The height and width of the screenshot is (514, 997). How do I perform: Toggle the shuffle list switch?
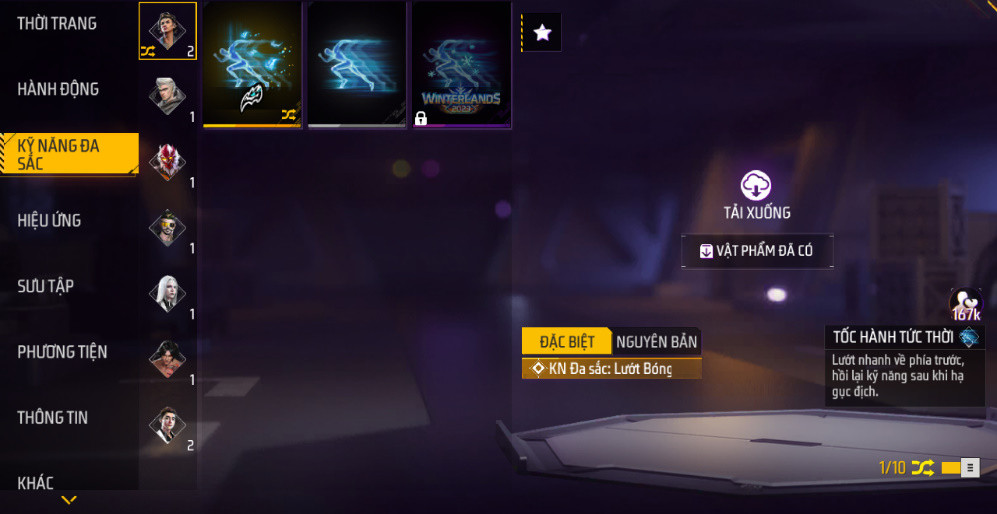pyautogui.click(x=960, y=468)
